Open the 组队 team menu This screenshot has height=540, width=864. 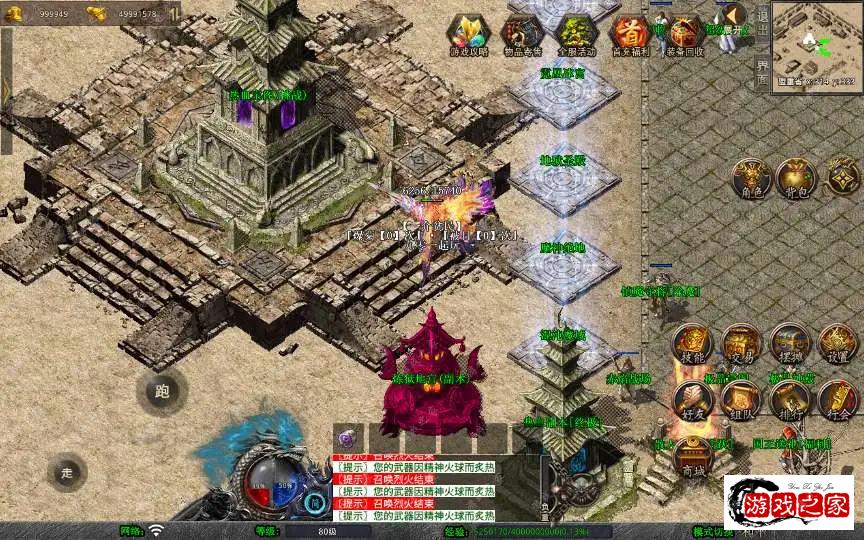coord(741,399)
